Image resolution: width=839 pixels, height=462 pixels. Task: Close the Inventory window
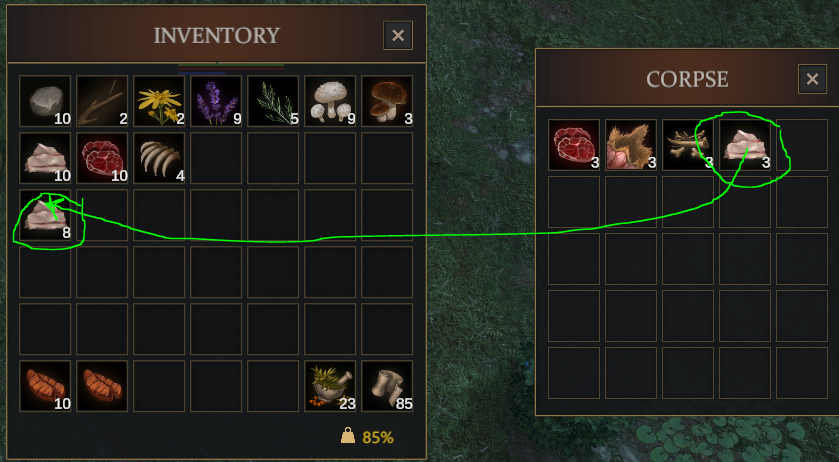point(398,36)
